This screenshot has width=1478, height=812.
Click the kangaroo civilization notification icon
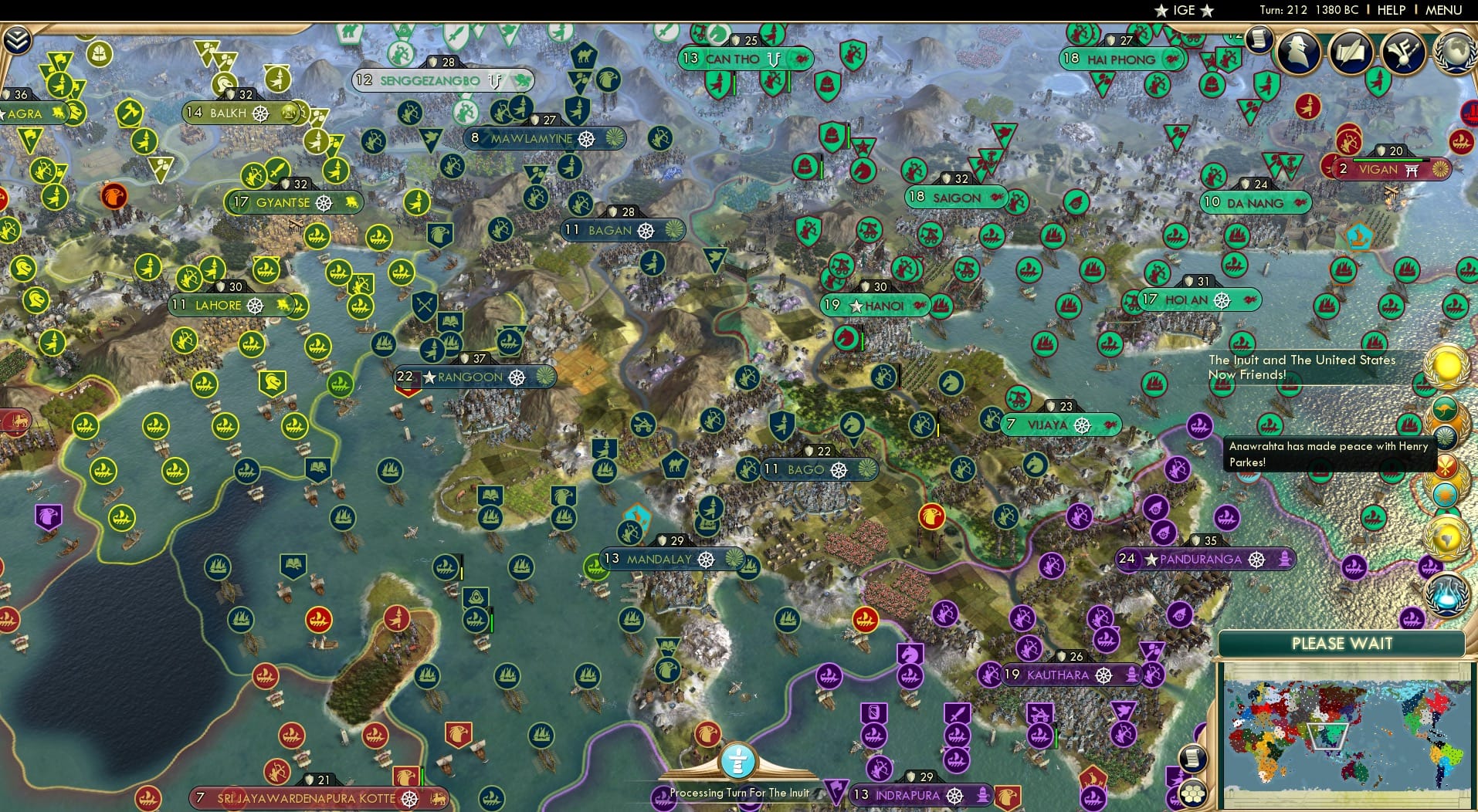1445,407
